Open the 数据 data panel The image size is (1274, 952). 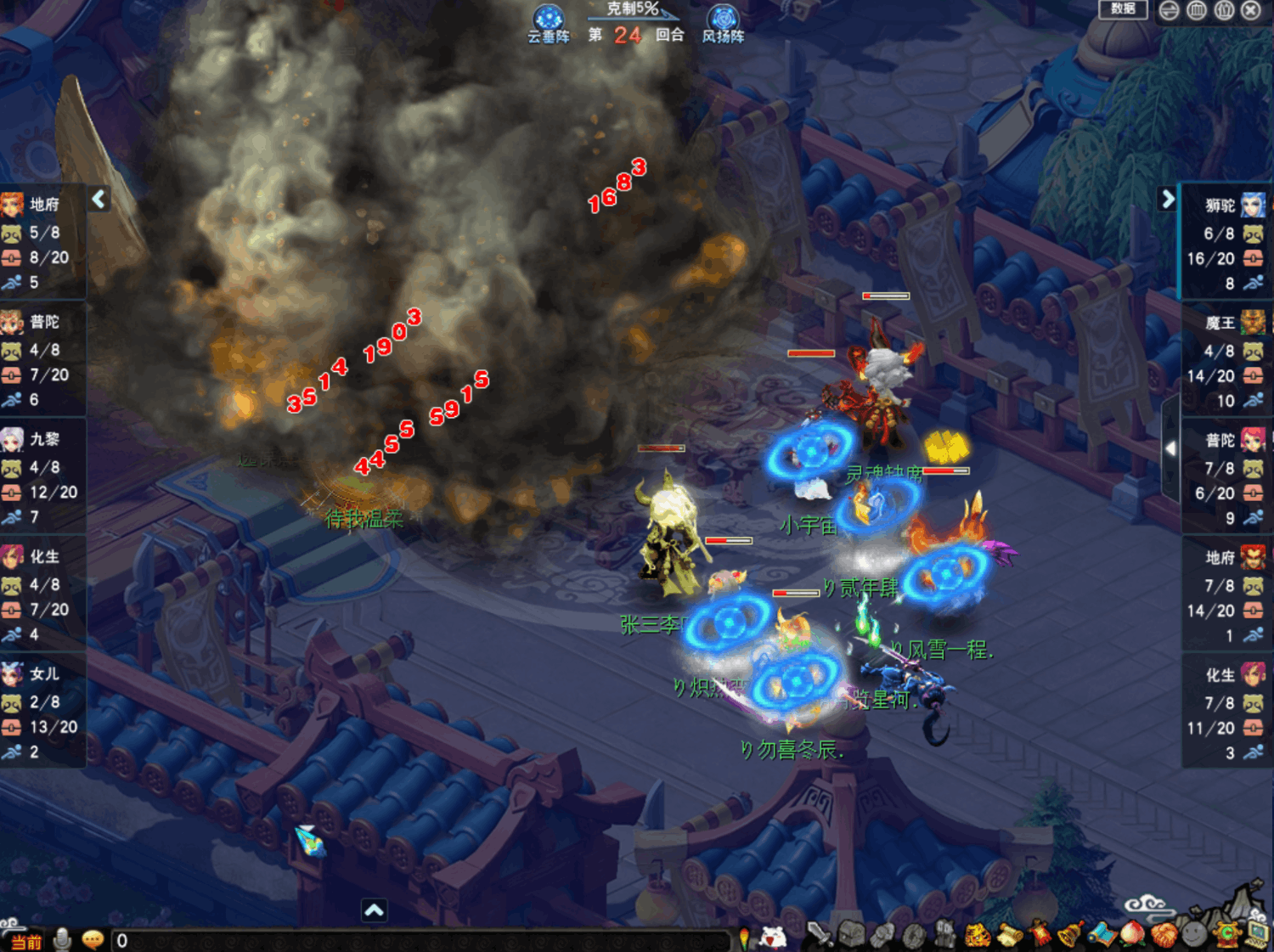tap(1123, 9)
